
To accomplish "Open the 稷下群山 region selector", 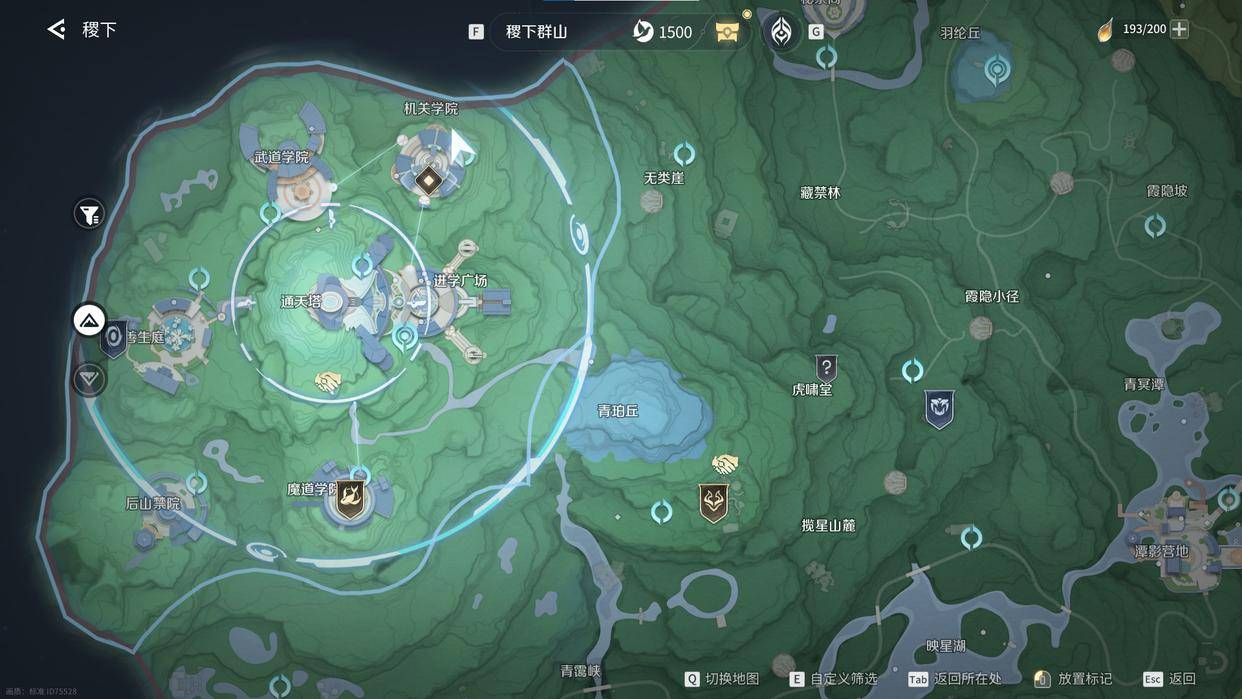I will (x=536, y=32).
